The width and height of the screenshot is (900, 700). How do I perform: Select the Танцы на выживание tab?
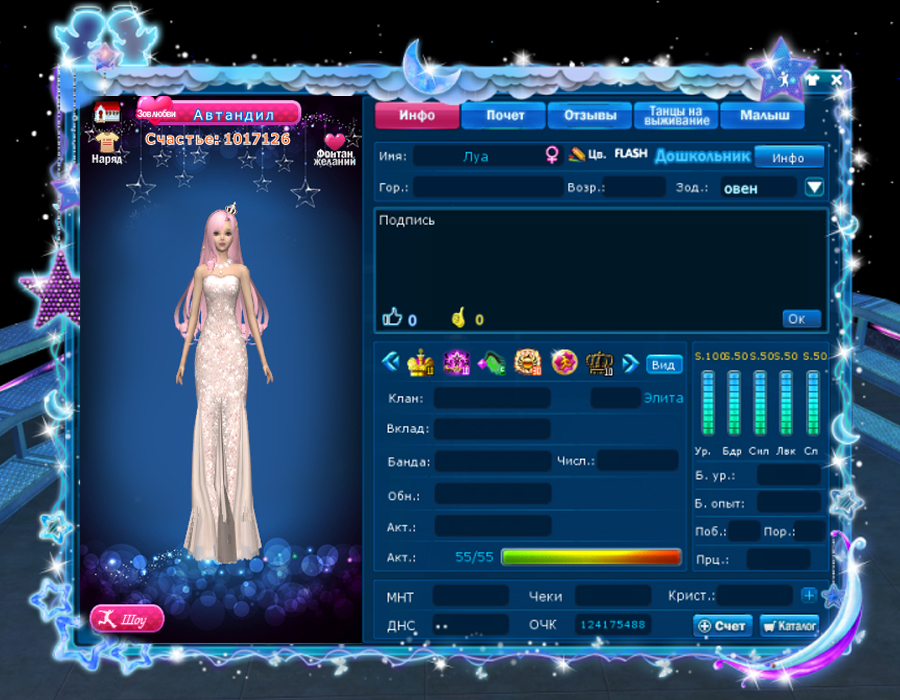coord(676,116)
